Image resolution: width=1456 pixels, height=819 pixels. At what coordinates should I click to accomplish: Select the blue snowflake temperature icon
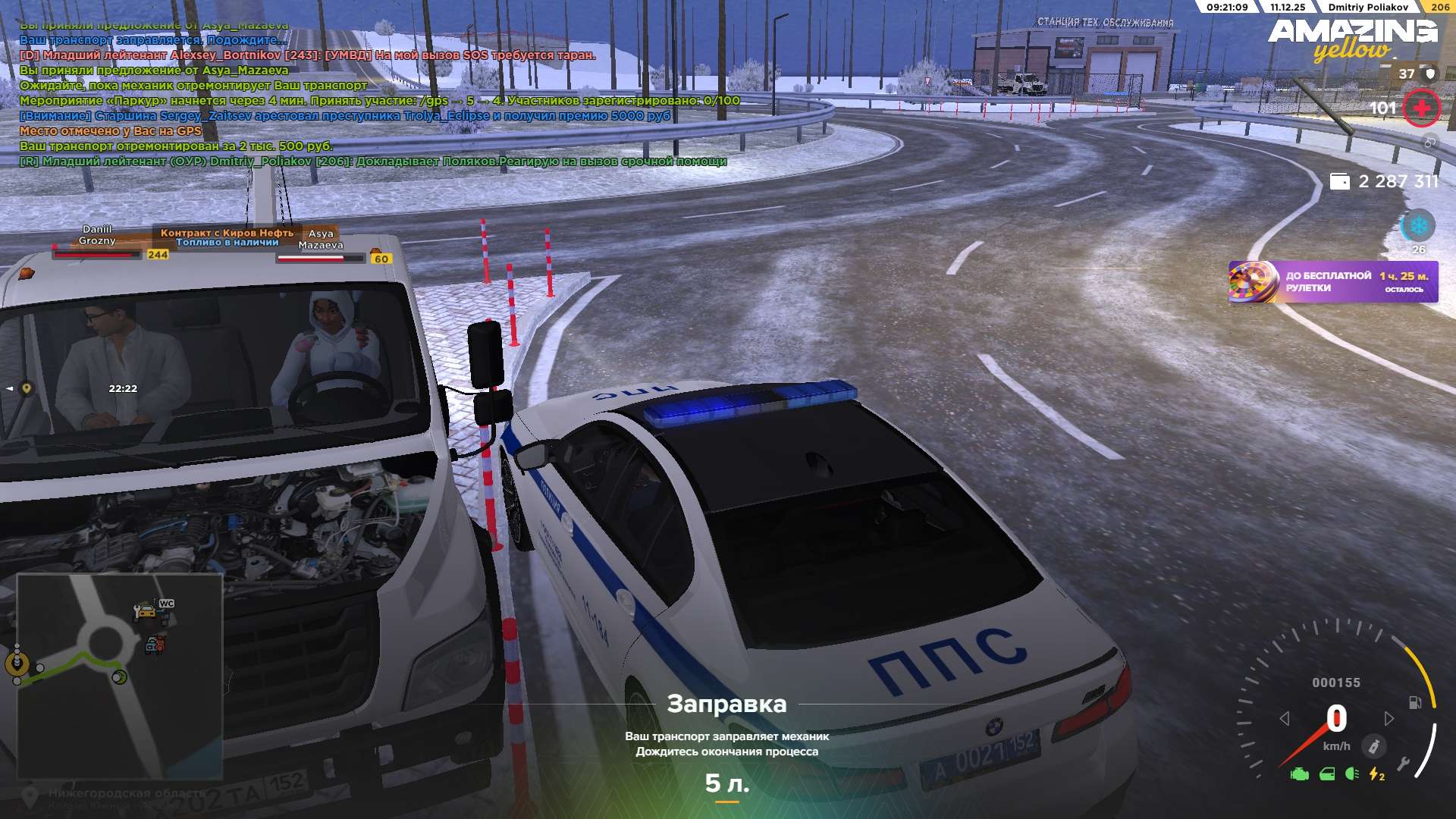(x=1417, y=226)
